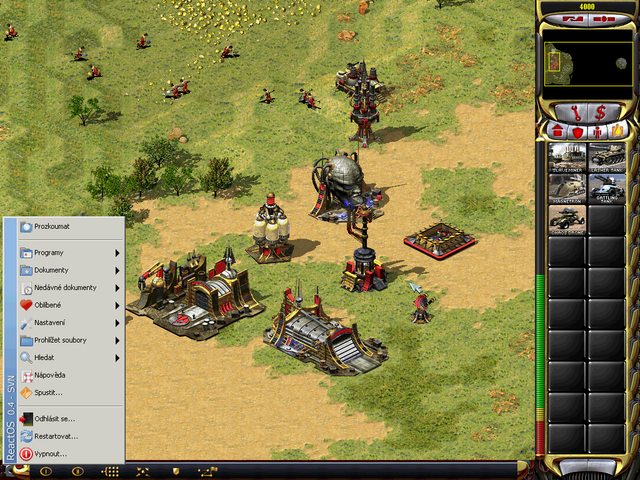
Task: Build a Lasher Tank
Action: 606,158
